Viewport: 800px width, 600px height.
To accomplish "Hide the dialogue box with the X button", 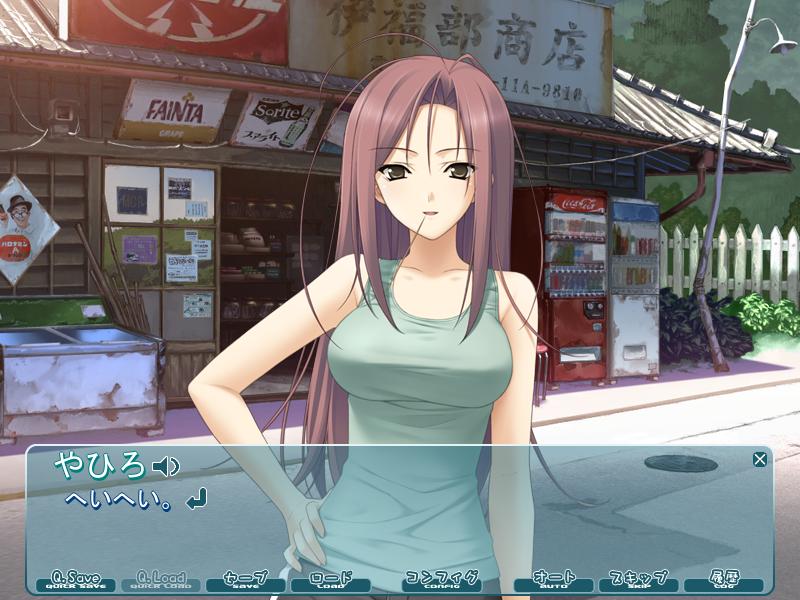I will [x=760, y=459].
